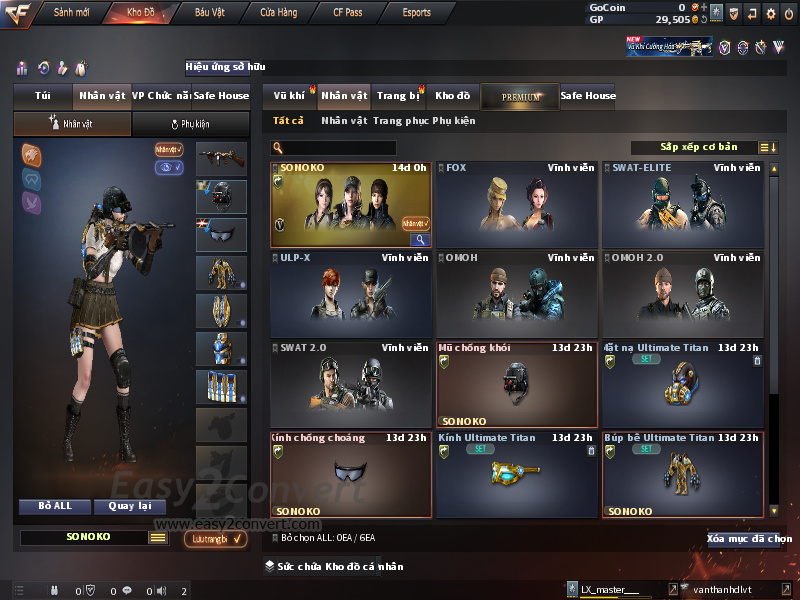Go to the Sảnh mới lobby tab
Image resolution: width=800 pixels, height=600 pixels.
tap(71, 13)
